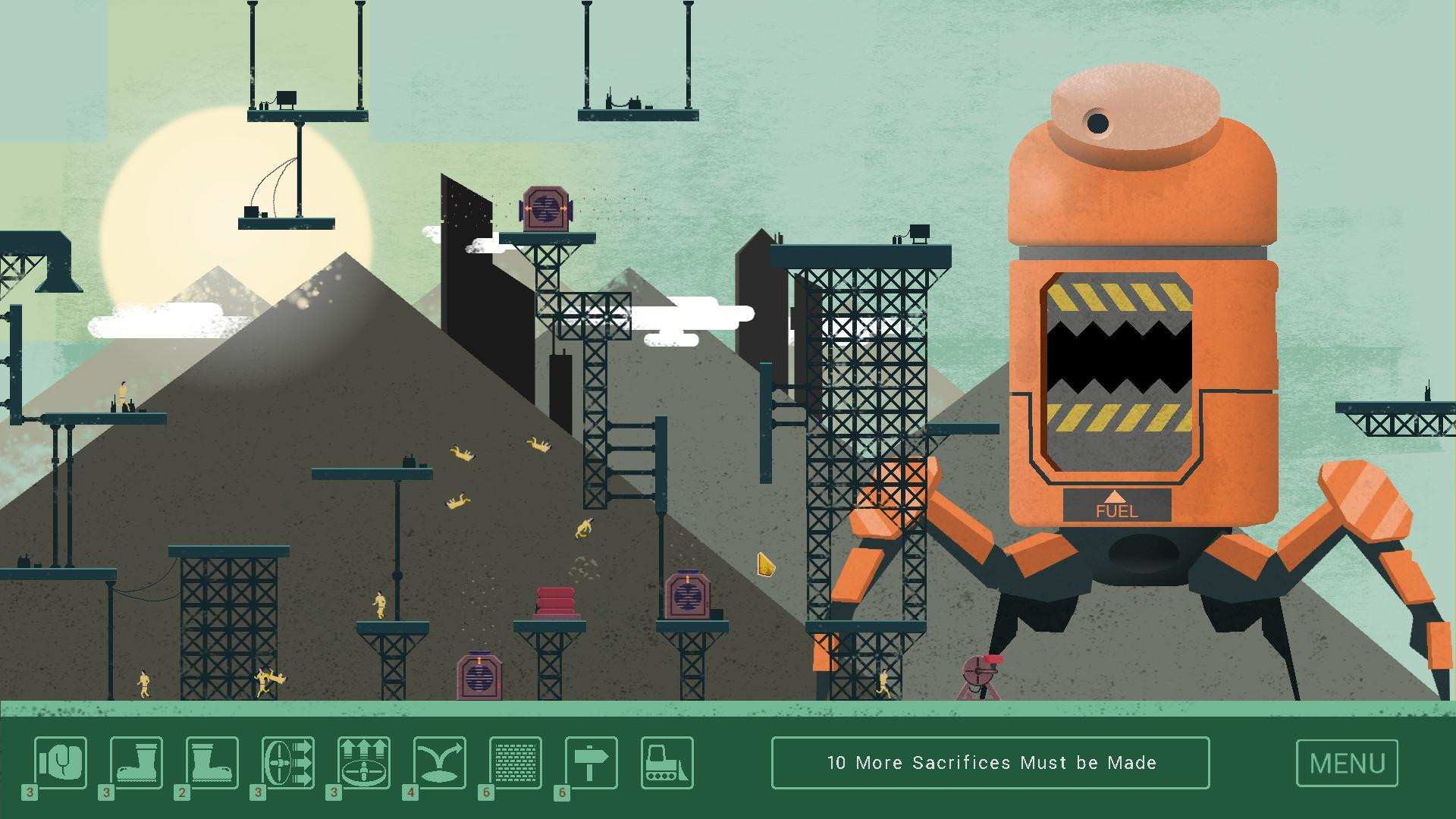
Task: Choose the signpost direction tool
Action: 591,763
